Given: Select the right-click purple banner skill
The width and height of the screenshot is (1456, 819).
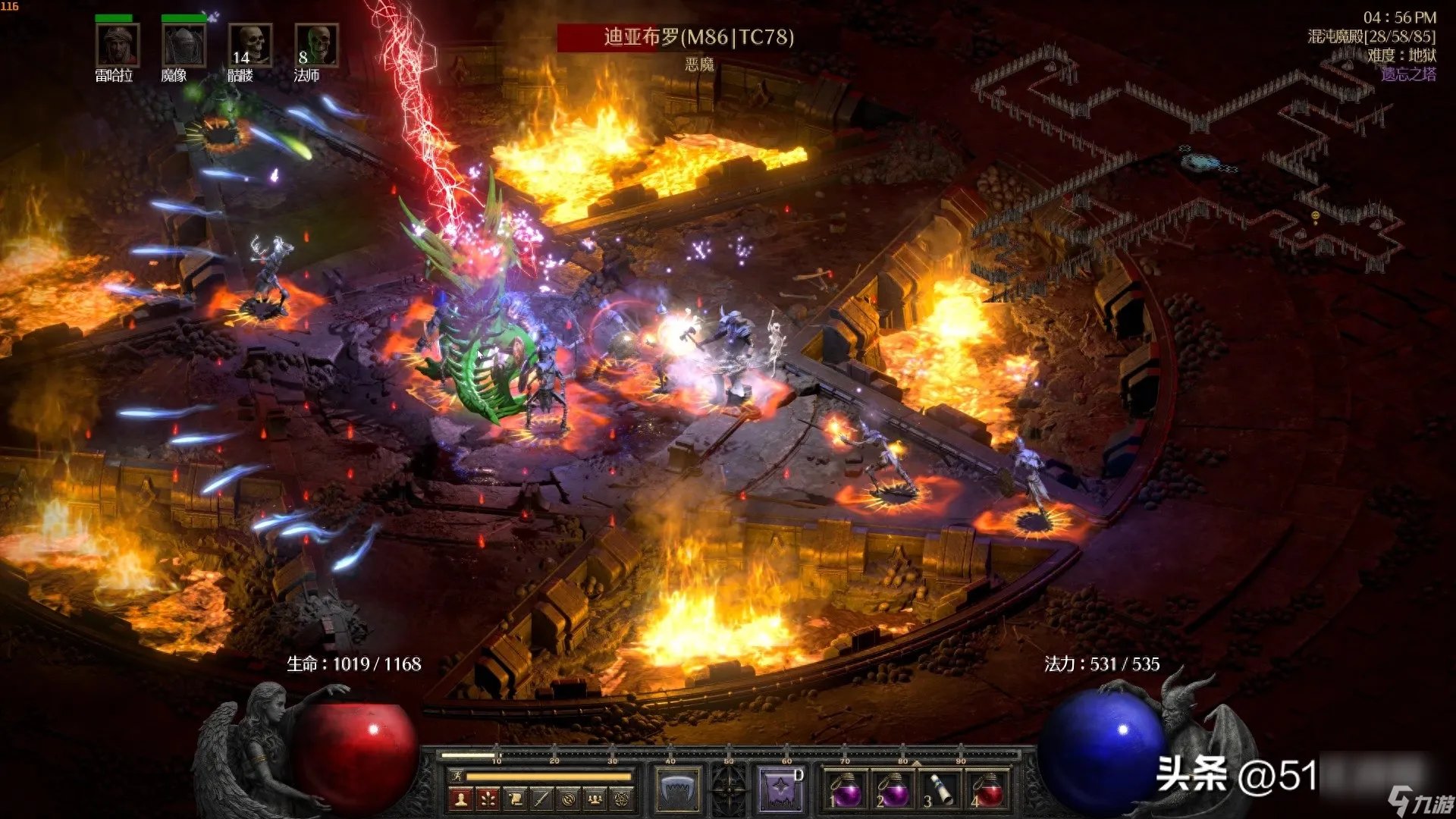Looking at the screenshot, I should (x=780, y=789).
